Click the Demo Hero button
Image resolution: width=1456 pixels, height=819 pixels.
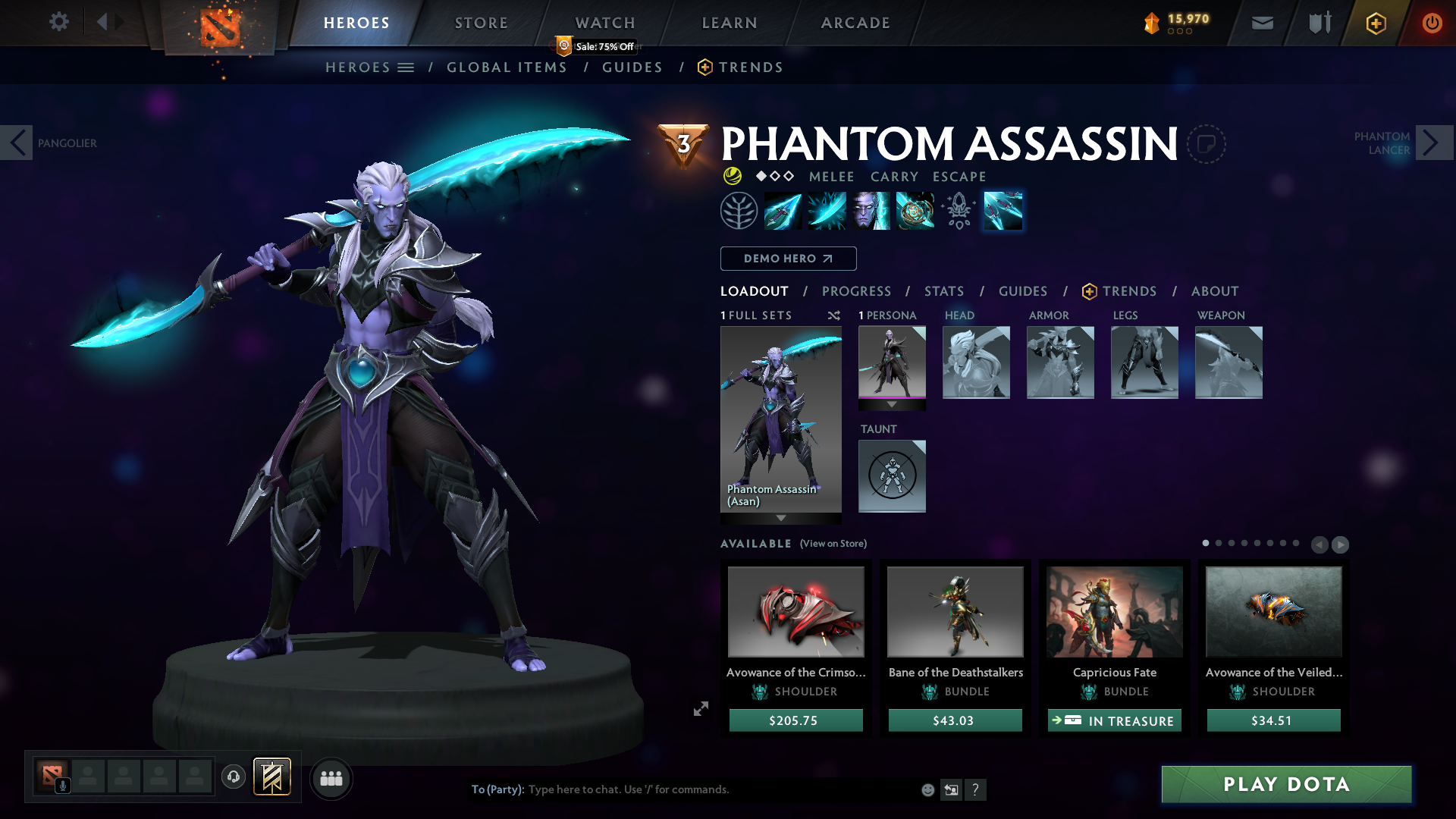pyautogui.click(x=788, y=259)
